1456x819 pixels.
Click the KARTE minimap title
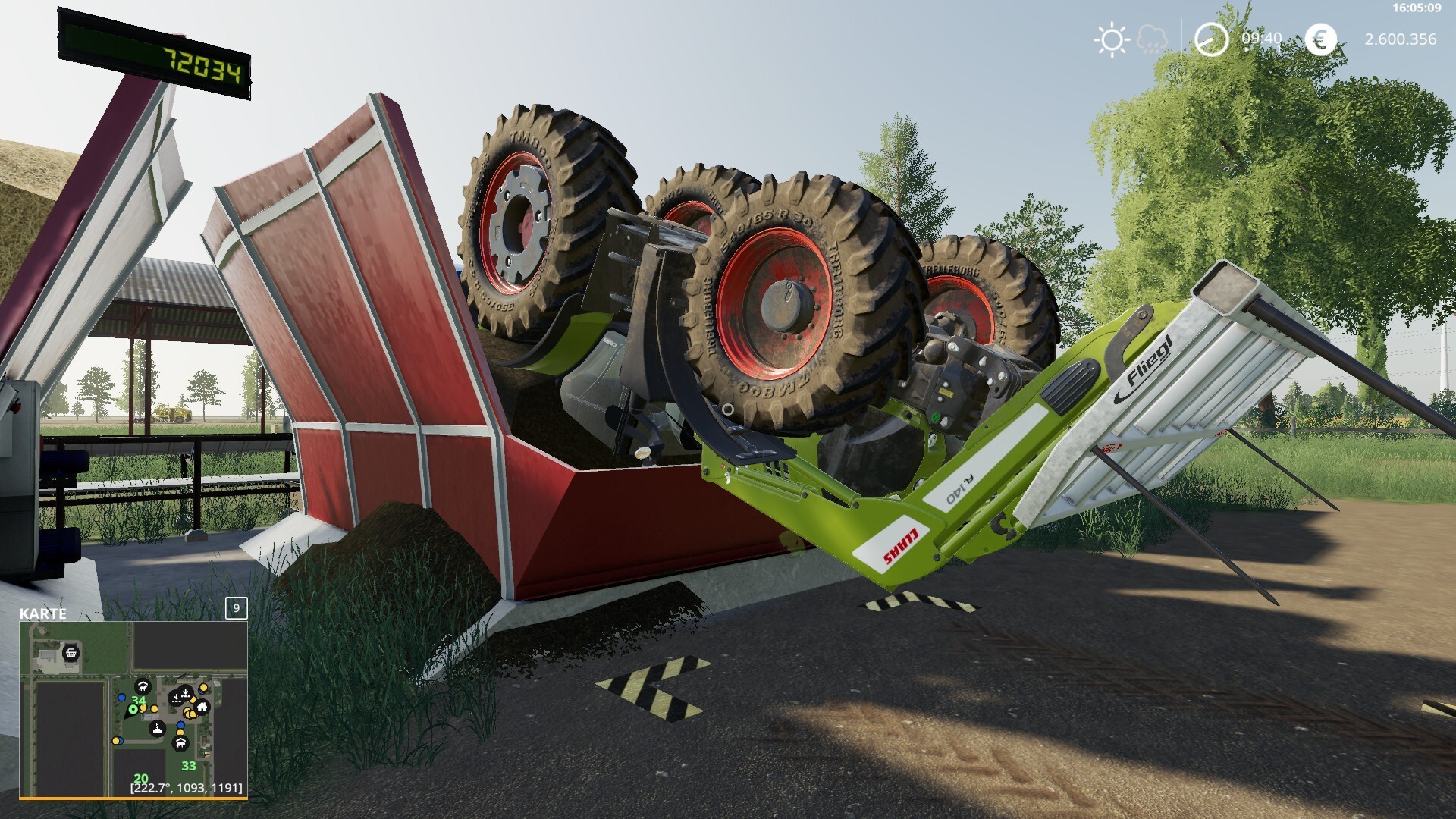[x=43, y=613]
